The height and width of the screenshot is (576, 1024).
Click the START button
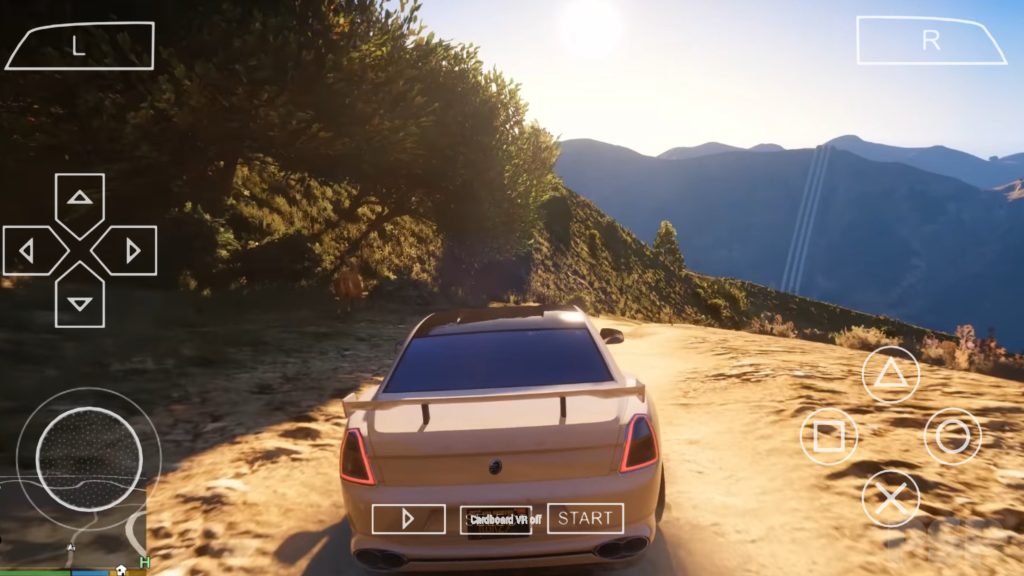point(585,518)
